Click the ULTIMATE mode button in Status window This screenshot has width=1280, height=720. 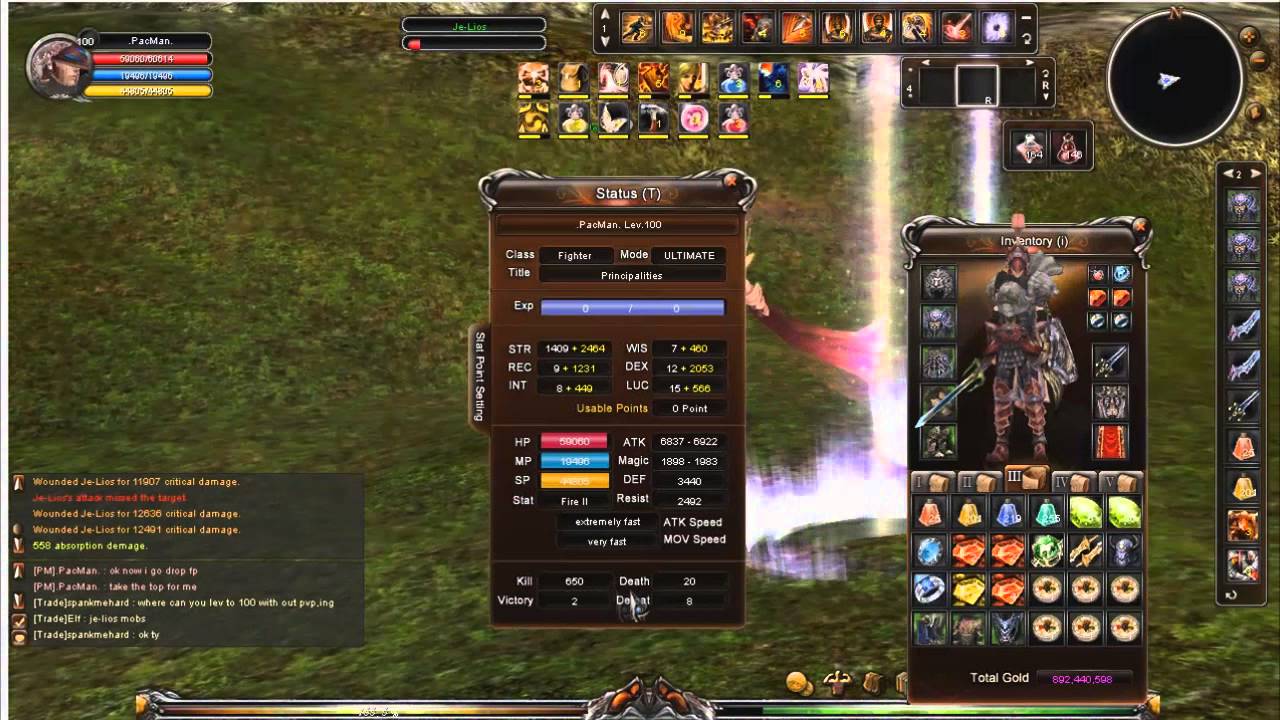coord(687,255)
